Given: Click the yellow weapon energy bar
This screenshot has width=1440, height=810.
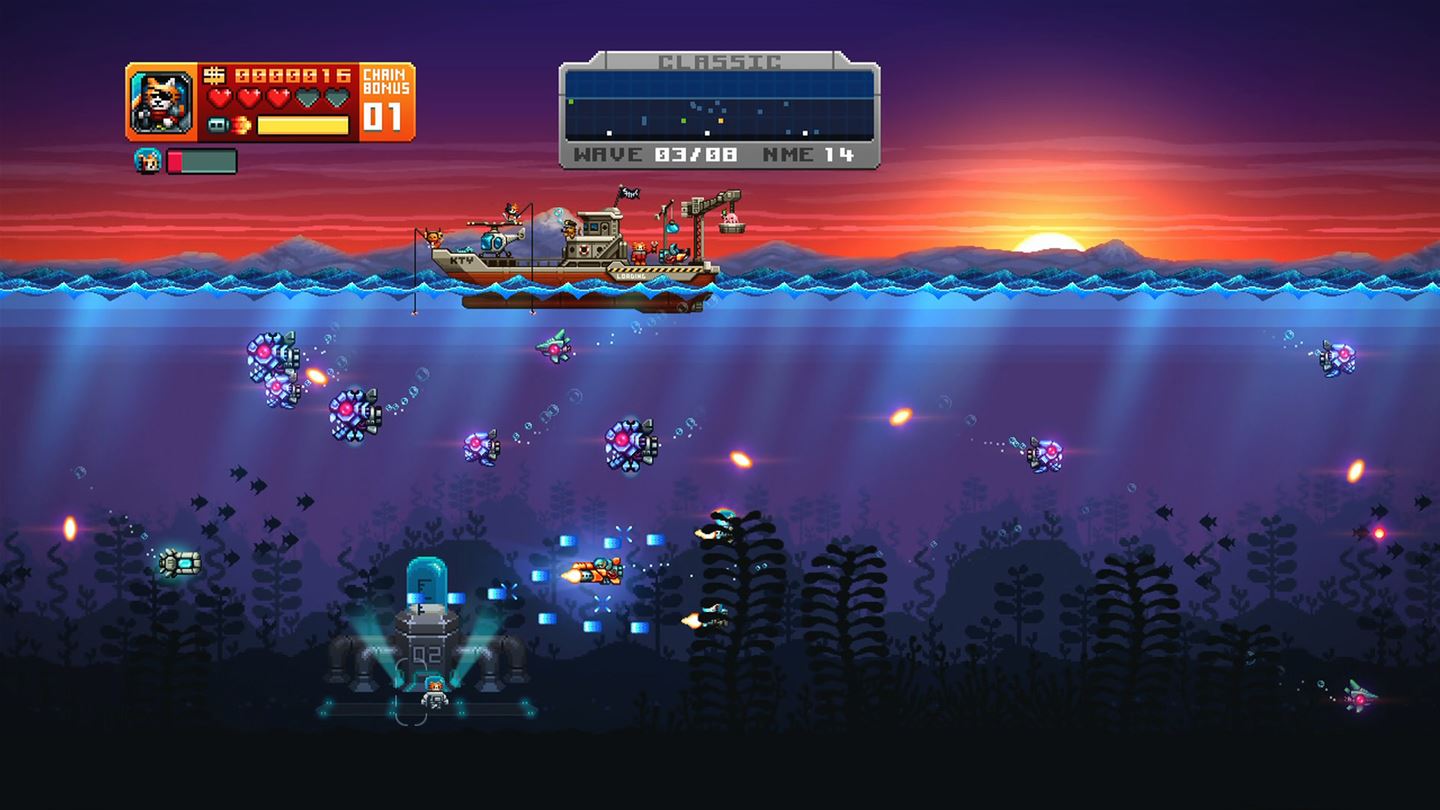Looking at the screenshot, I should [302, 125].
